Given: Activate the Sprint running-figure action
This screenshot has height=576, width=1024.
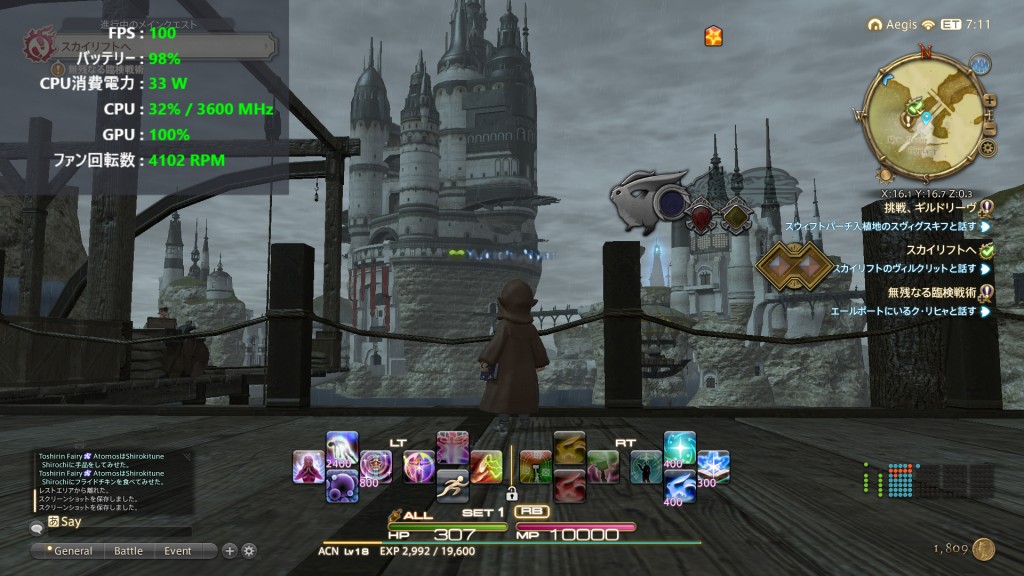Looking at the screenshot, I should pos(453,484).
